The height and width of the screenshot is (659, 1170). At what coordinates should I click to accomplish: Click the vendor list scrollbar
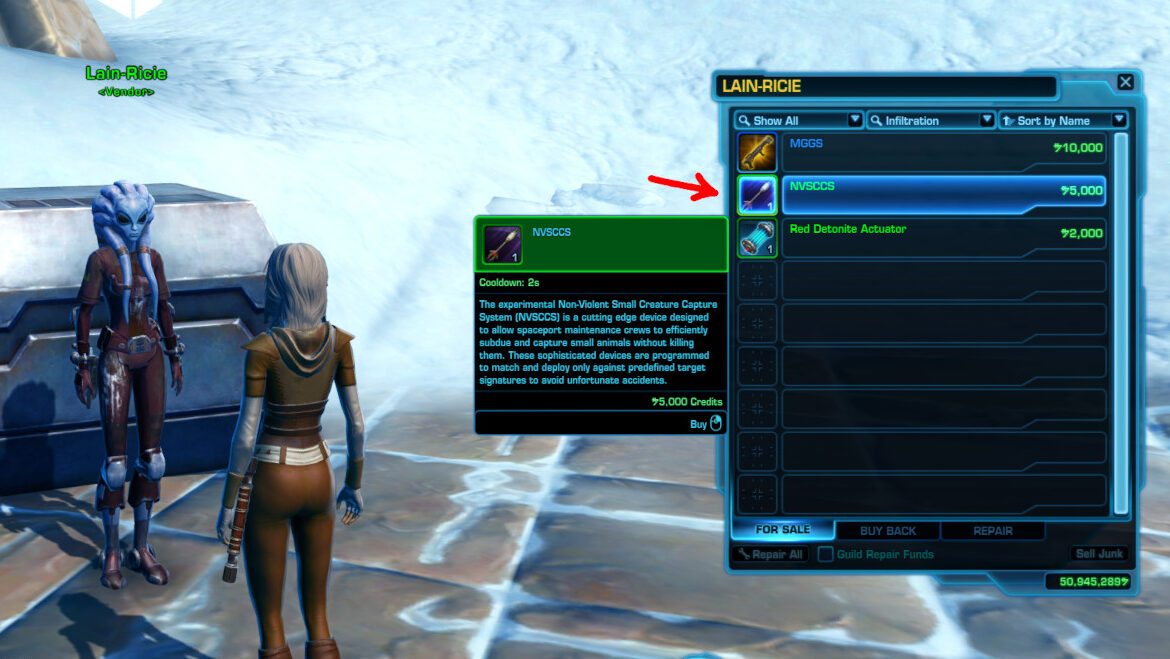tap(1121, 320)
